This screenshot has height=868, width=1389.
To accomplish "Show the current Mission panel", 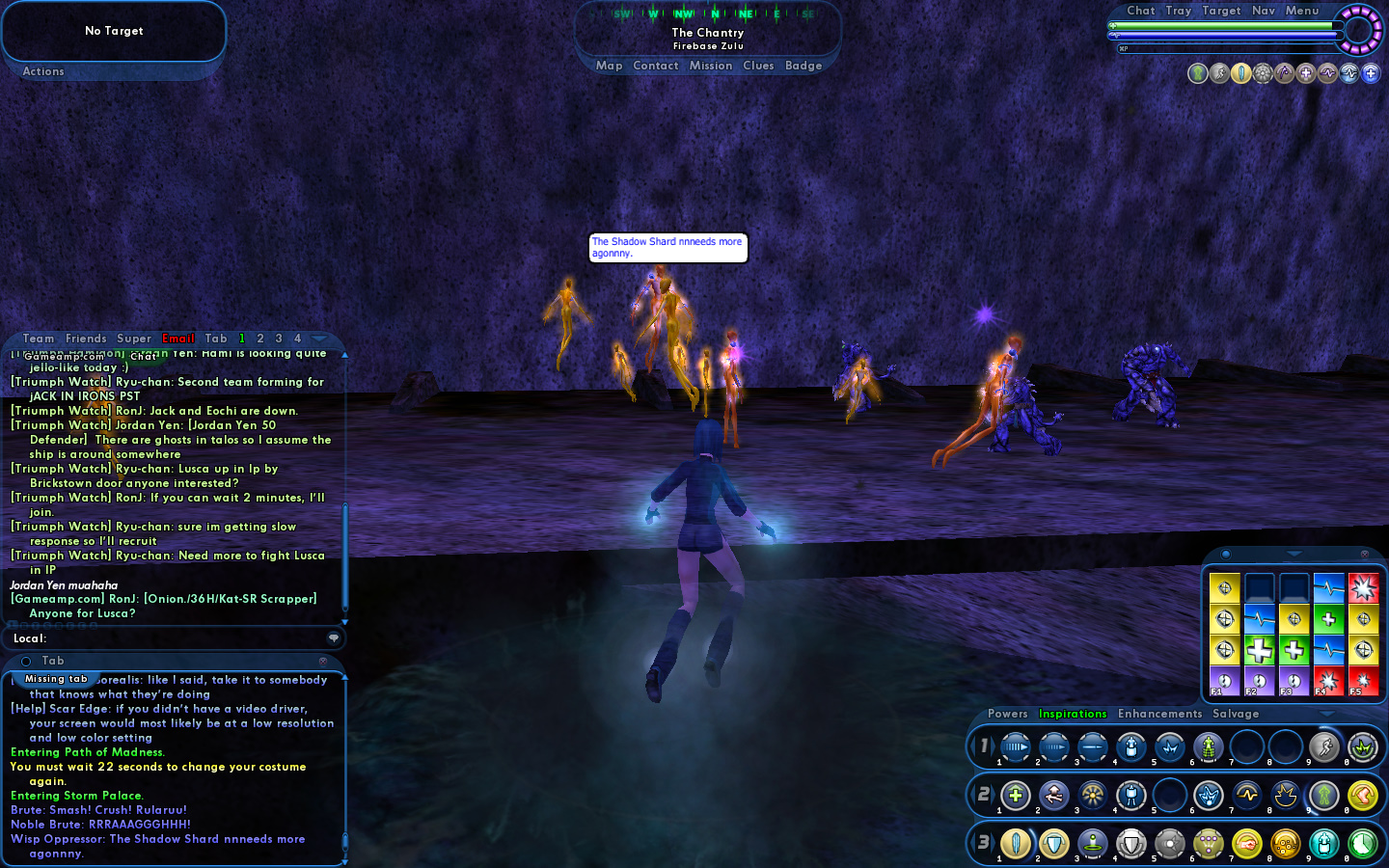I will tap(711, 66).
